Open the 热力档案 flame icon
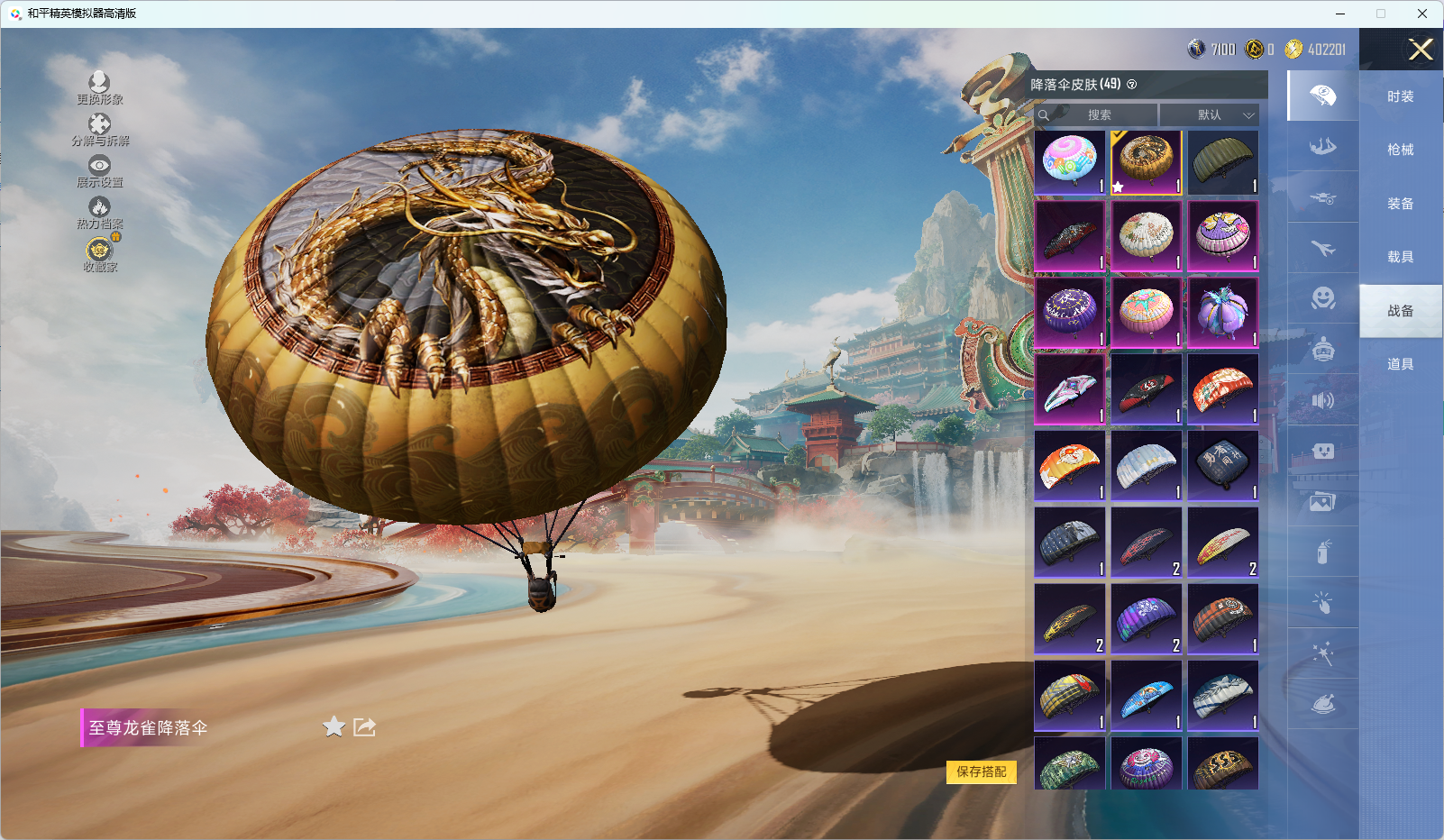The image size is (1444, 840). tap(99, 212)
